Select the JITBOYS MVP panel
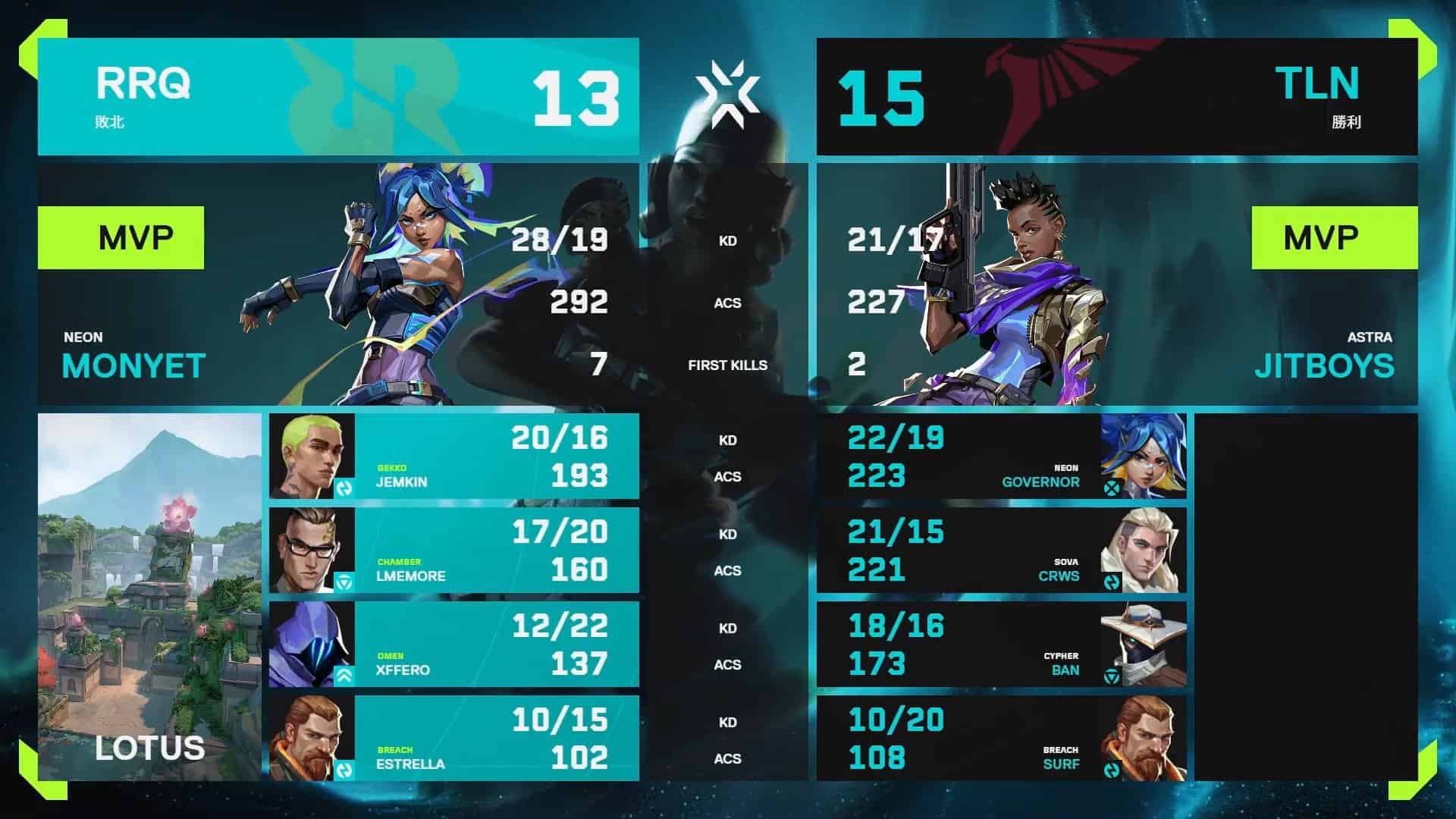The width and height of the screenshot is (1456, 819). [x=1116, y=284]
